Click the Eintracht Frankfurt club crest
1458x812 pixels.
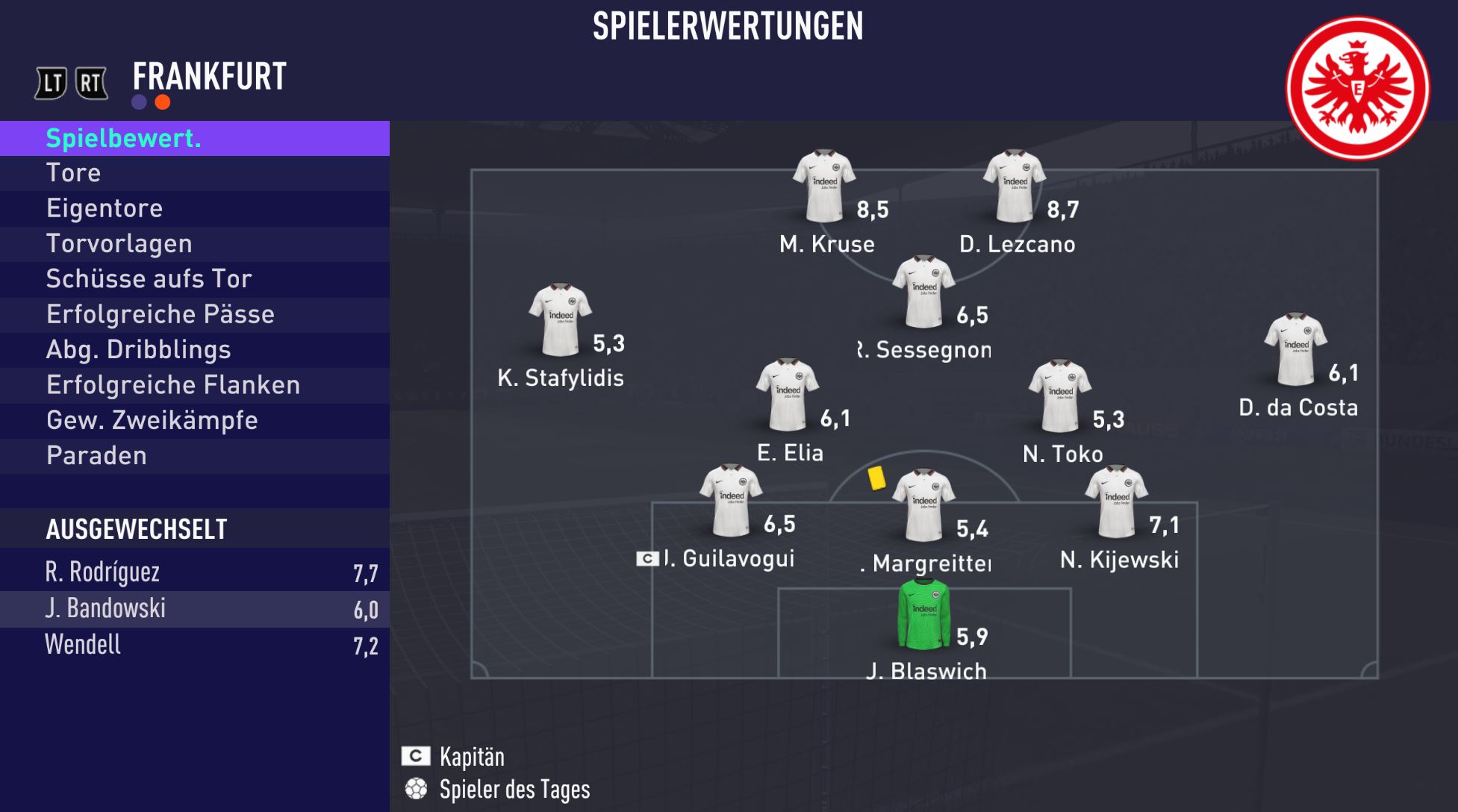pos(1357,88)
